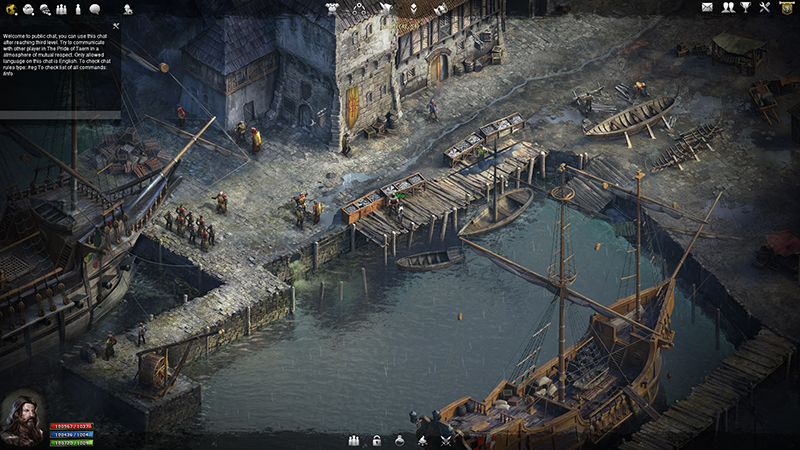Viewport: 800px width, 450px height.
Task: Click the campfire icon in bottom bar
Action: 423,440
